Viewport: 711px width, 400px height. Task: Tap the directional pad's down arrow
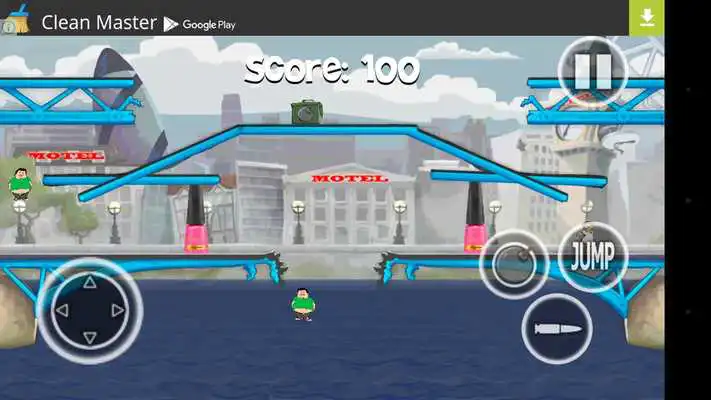[x=89, y=338]
